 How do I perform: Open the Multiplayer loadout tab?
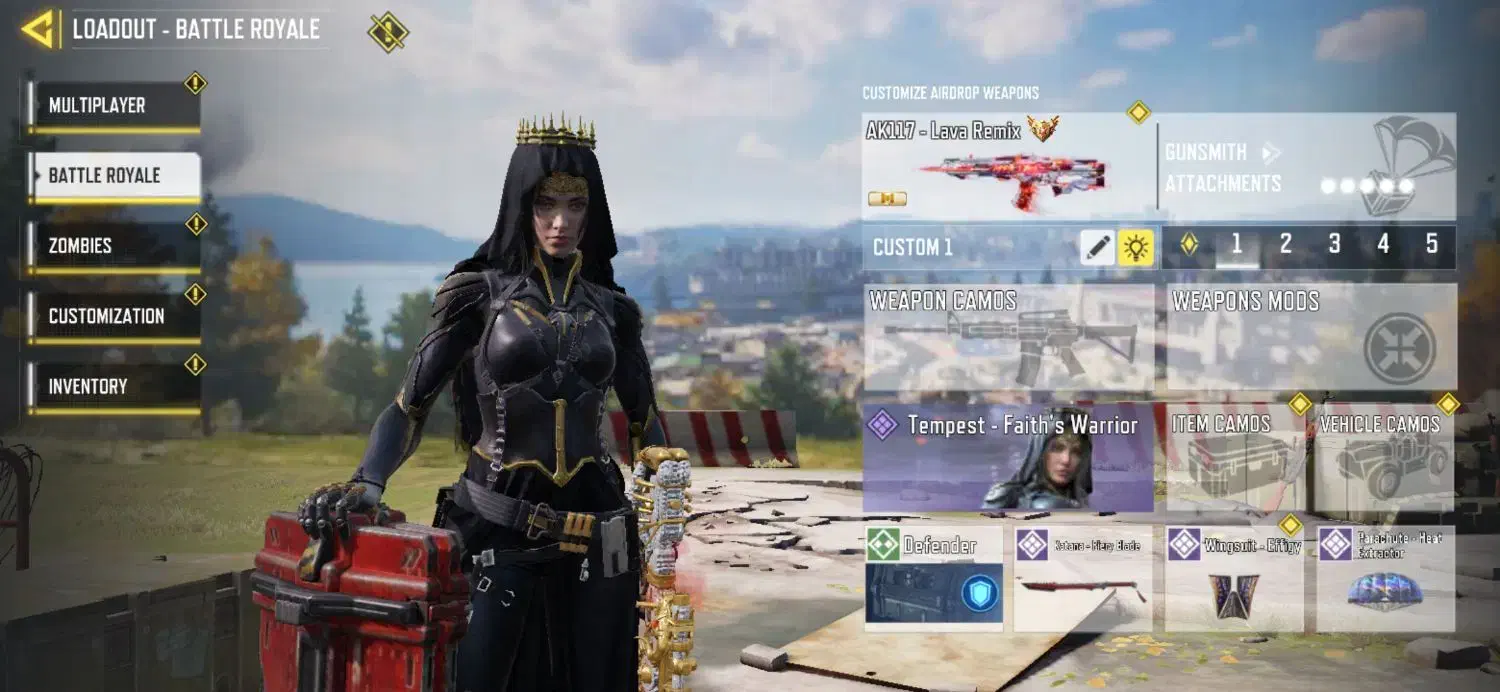click(113, 106)
